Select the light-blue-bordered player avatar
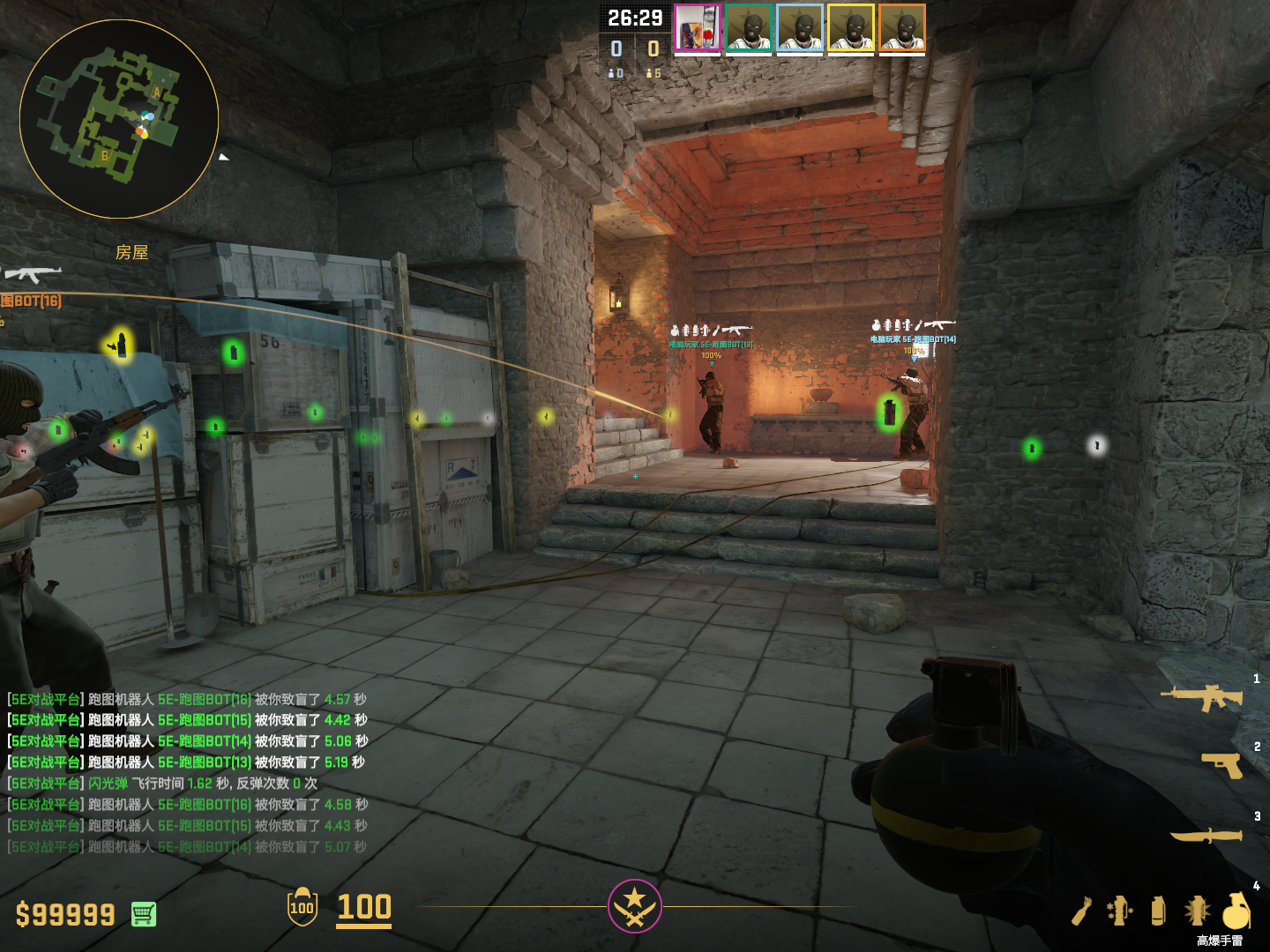The height and width of the screenshot is (952, 1270). (x=800, y=28)
